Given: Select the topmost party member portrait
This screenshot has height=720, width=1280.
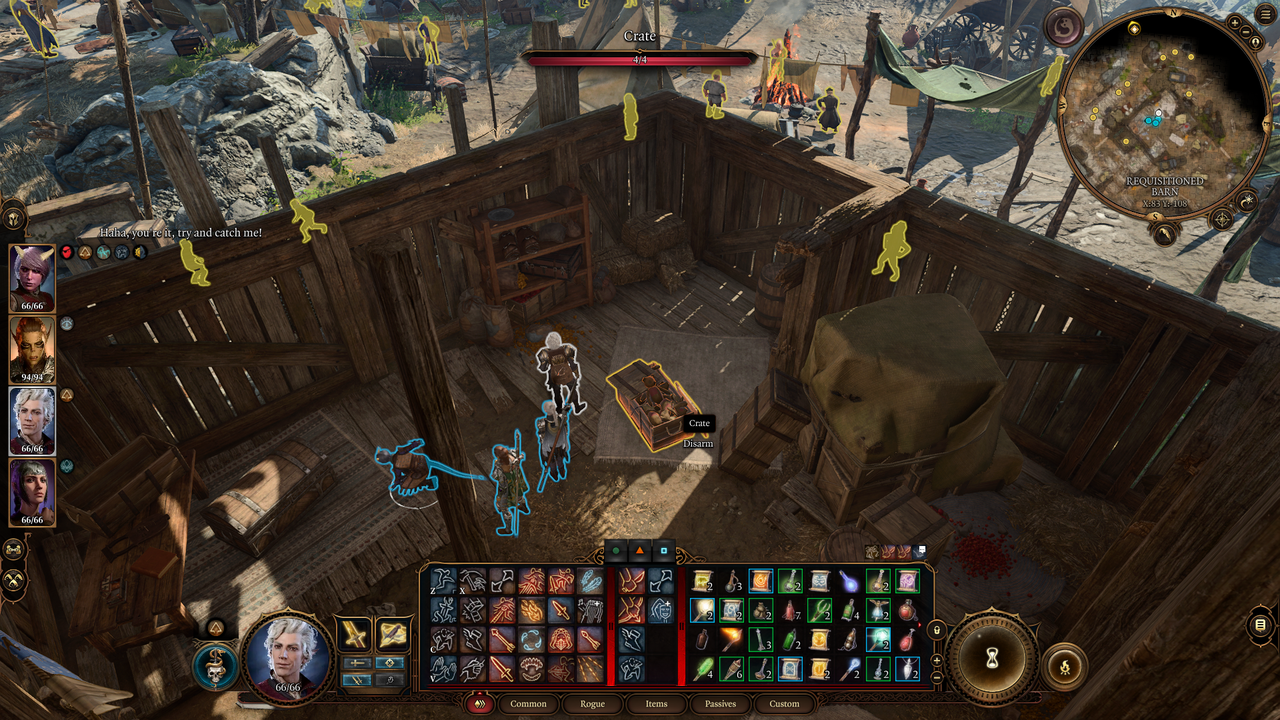Looking at the screenshot, I should coord(31,273).
